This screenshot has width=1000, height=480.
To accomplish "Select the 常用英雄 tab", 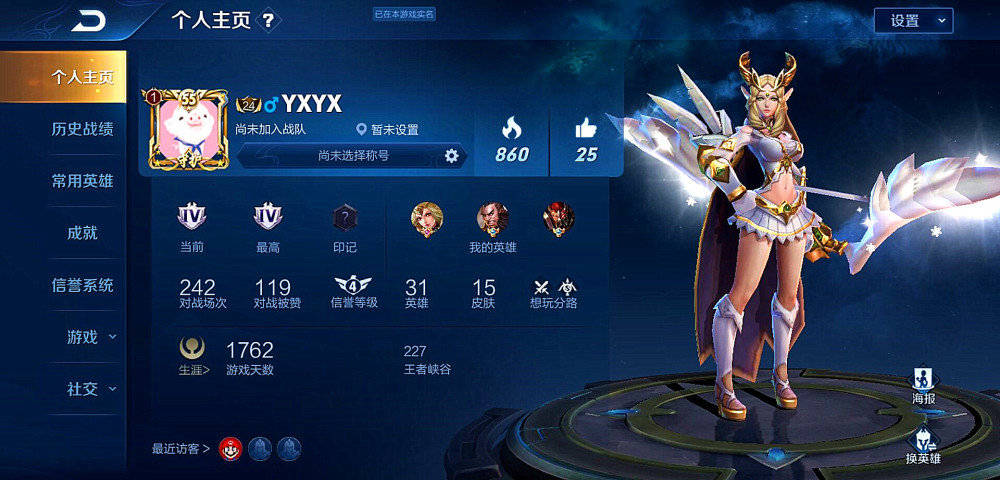I will [x=82, y=181].
